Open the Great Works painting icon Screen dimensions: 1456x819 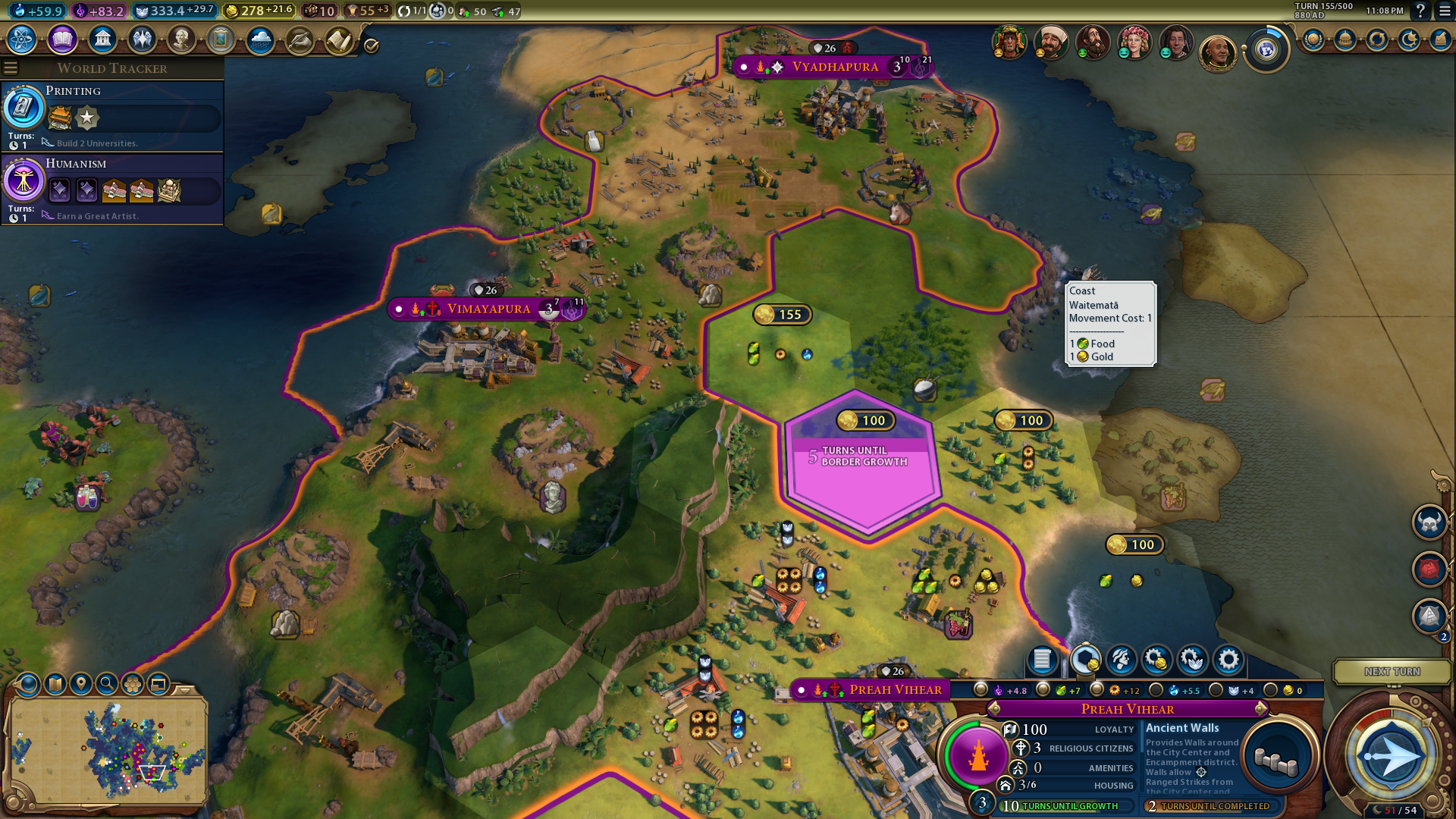[x=221, y=39]
